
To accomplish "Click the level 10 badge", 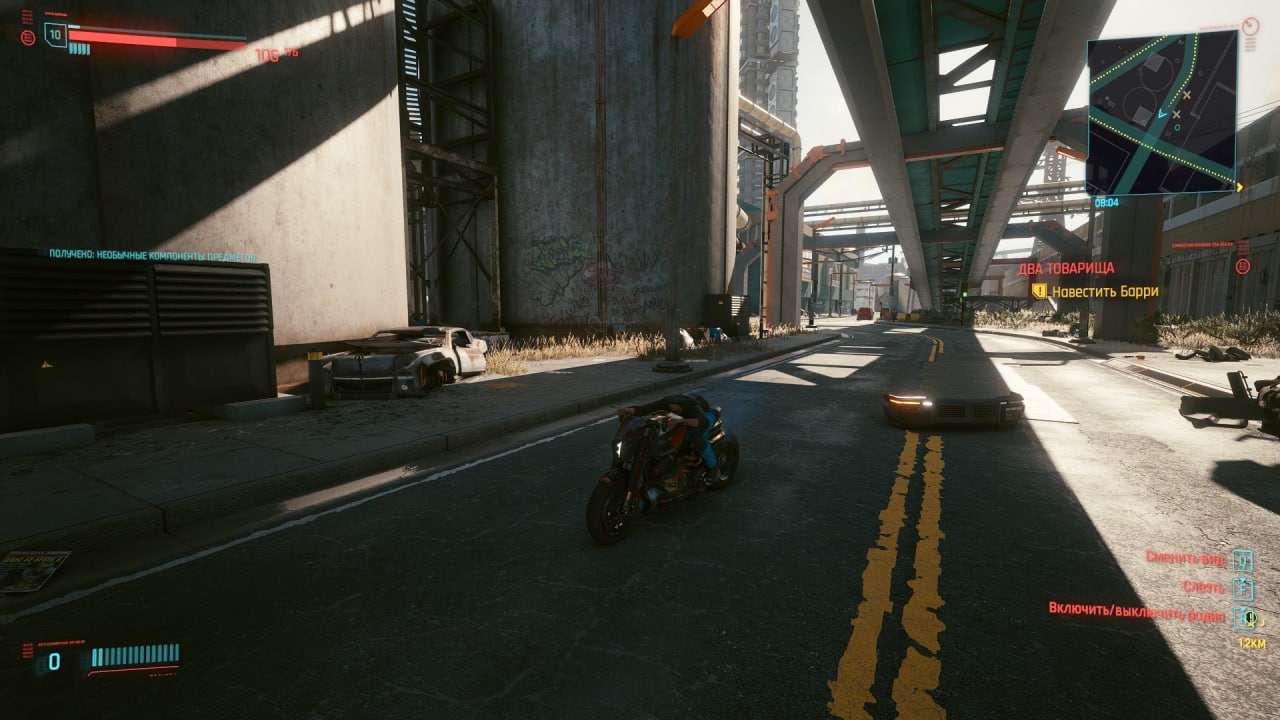I will coord(55,35).
